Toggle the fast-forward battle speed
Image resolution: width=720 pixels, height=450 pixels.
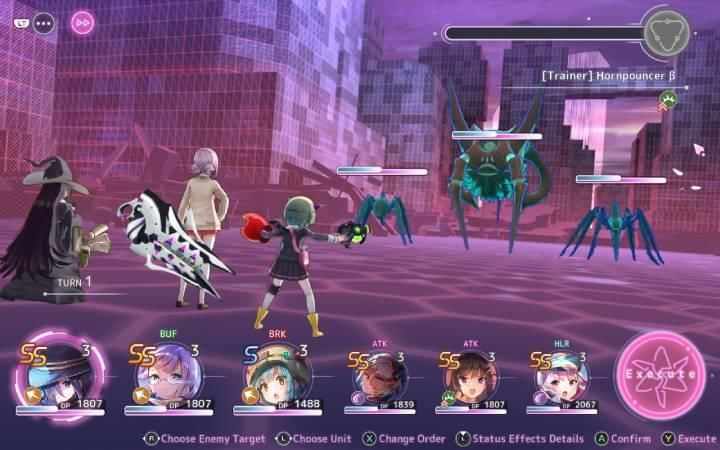click(83, 22)
